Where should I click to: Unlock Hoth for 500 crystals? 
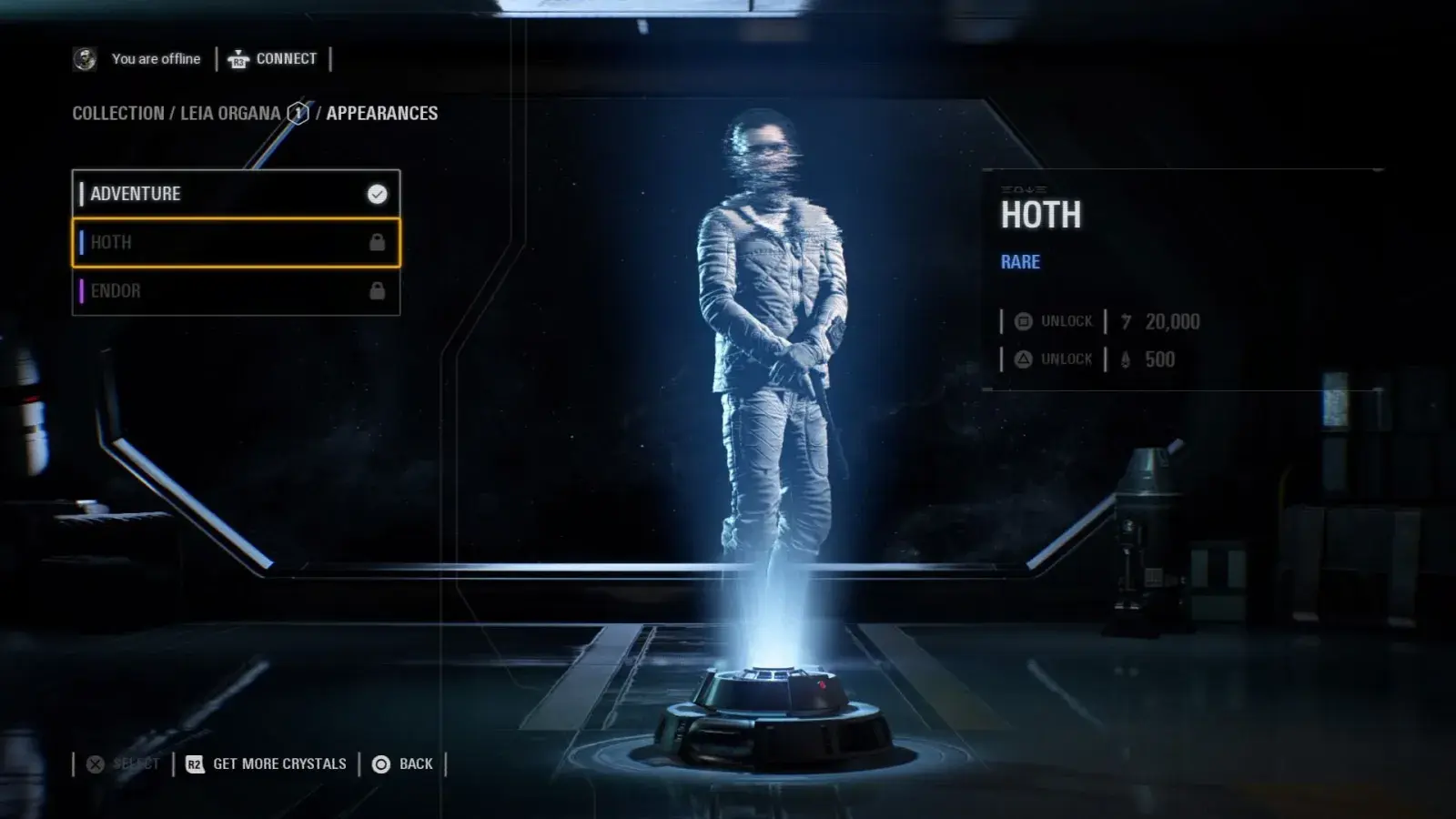pos(1056,359)
